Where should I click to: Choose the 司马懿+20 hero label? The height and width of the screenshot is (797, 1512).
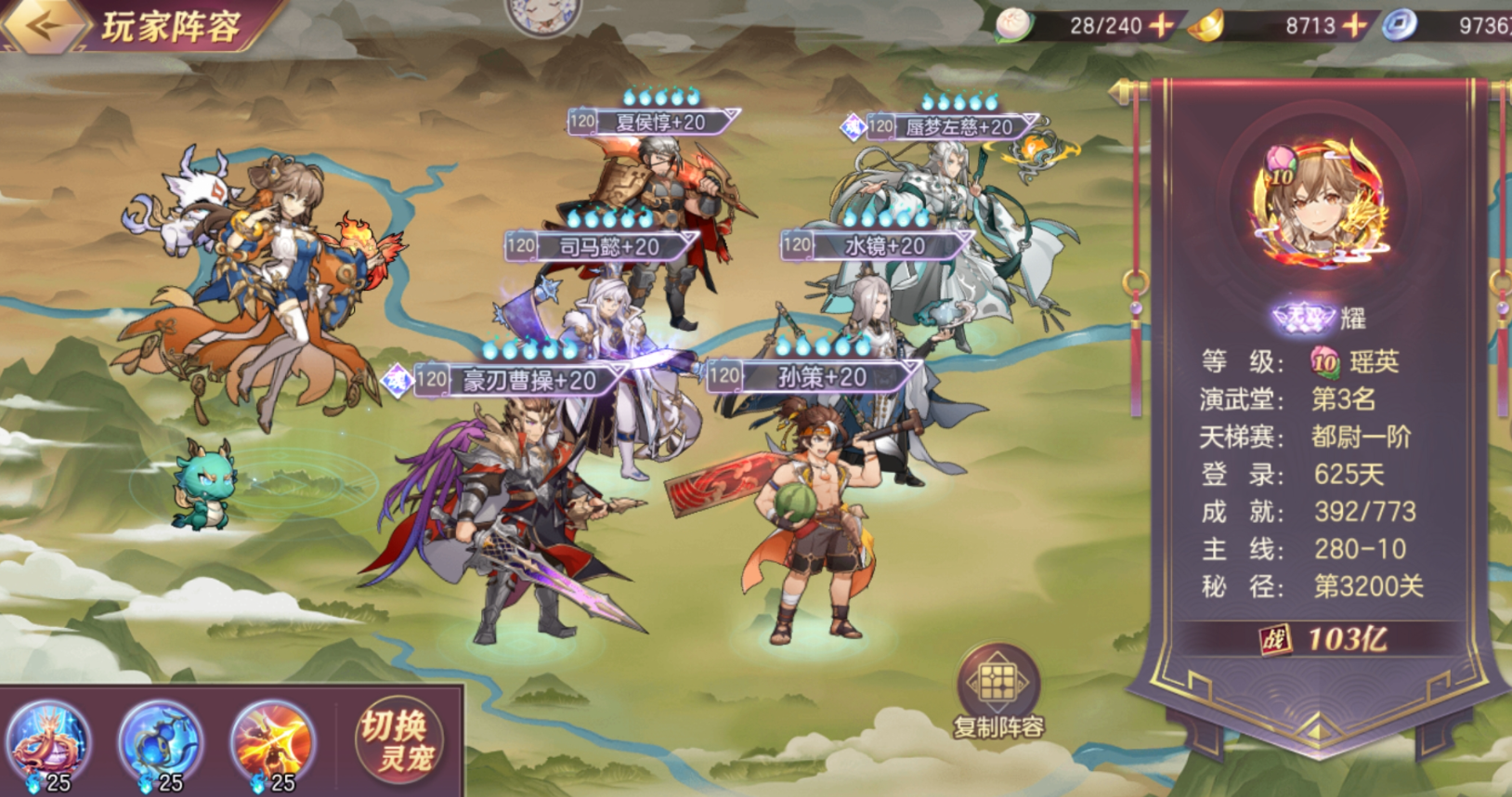[x=608, y=246]
